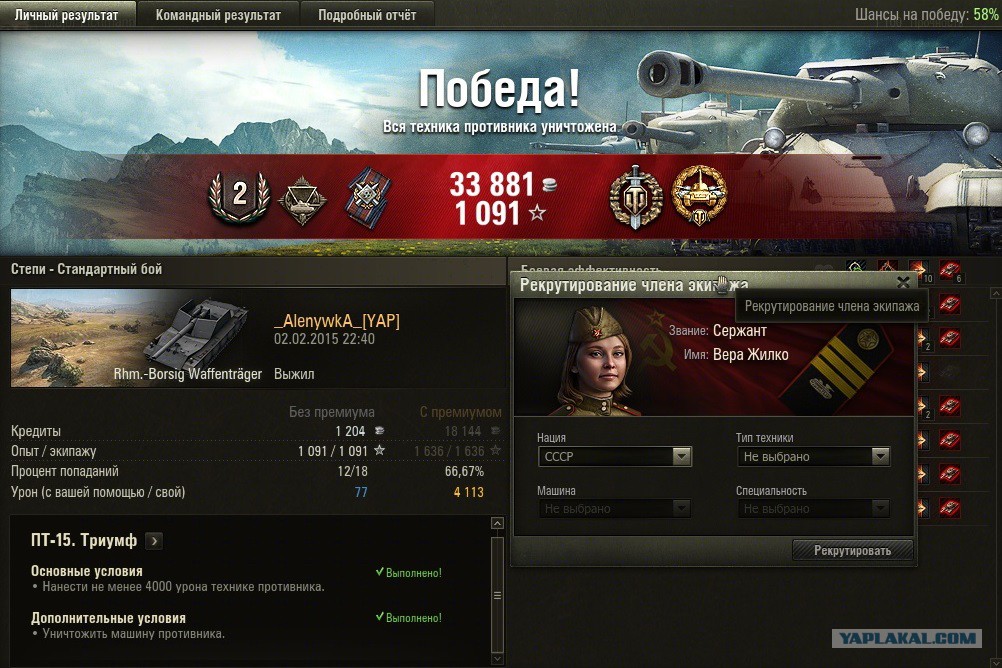Click the number 2 laurel achievement badge
This screenshot has height=668, width=1002.
(239, 195)
